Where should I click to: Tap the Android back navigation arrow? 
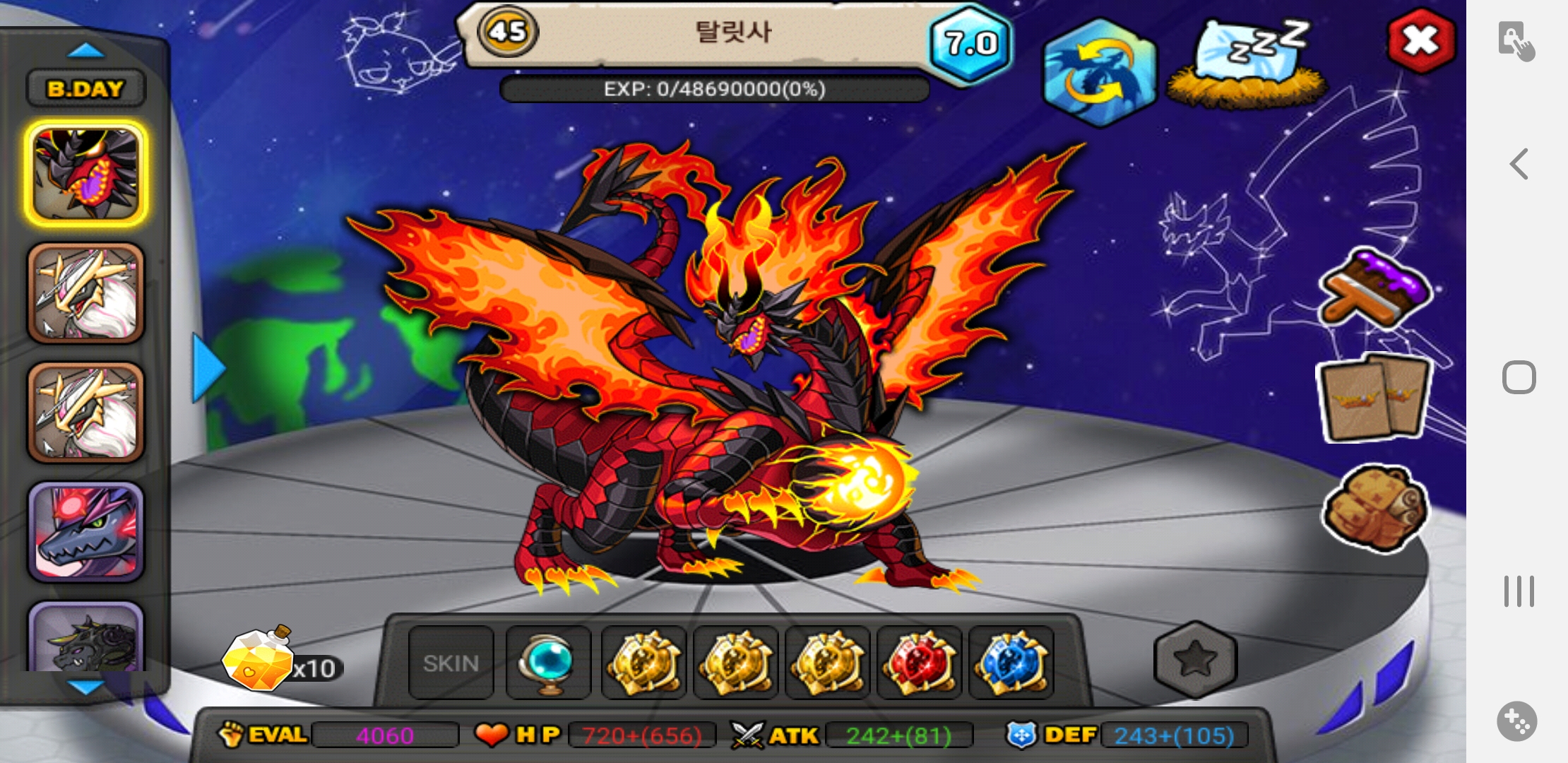pyautogui.click(x=1519, y=164)
